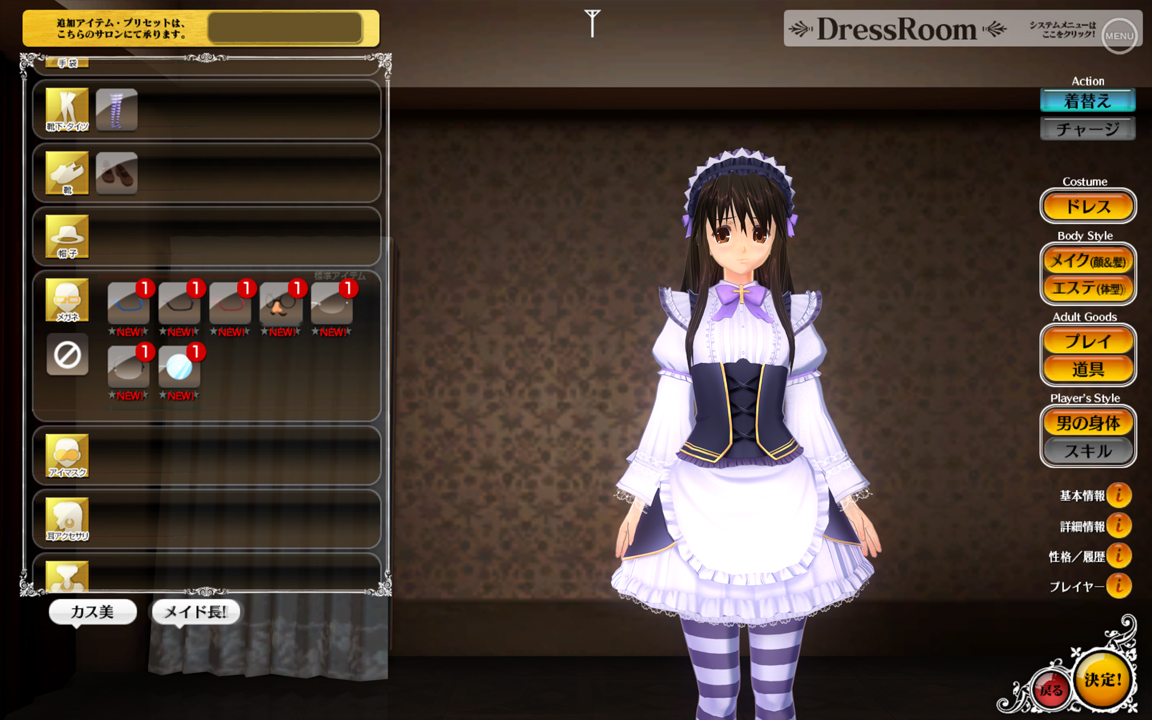Open the ドレス costume category

point(1088,207)
